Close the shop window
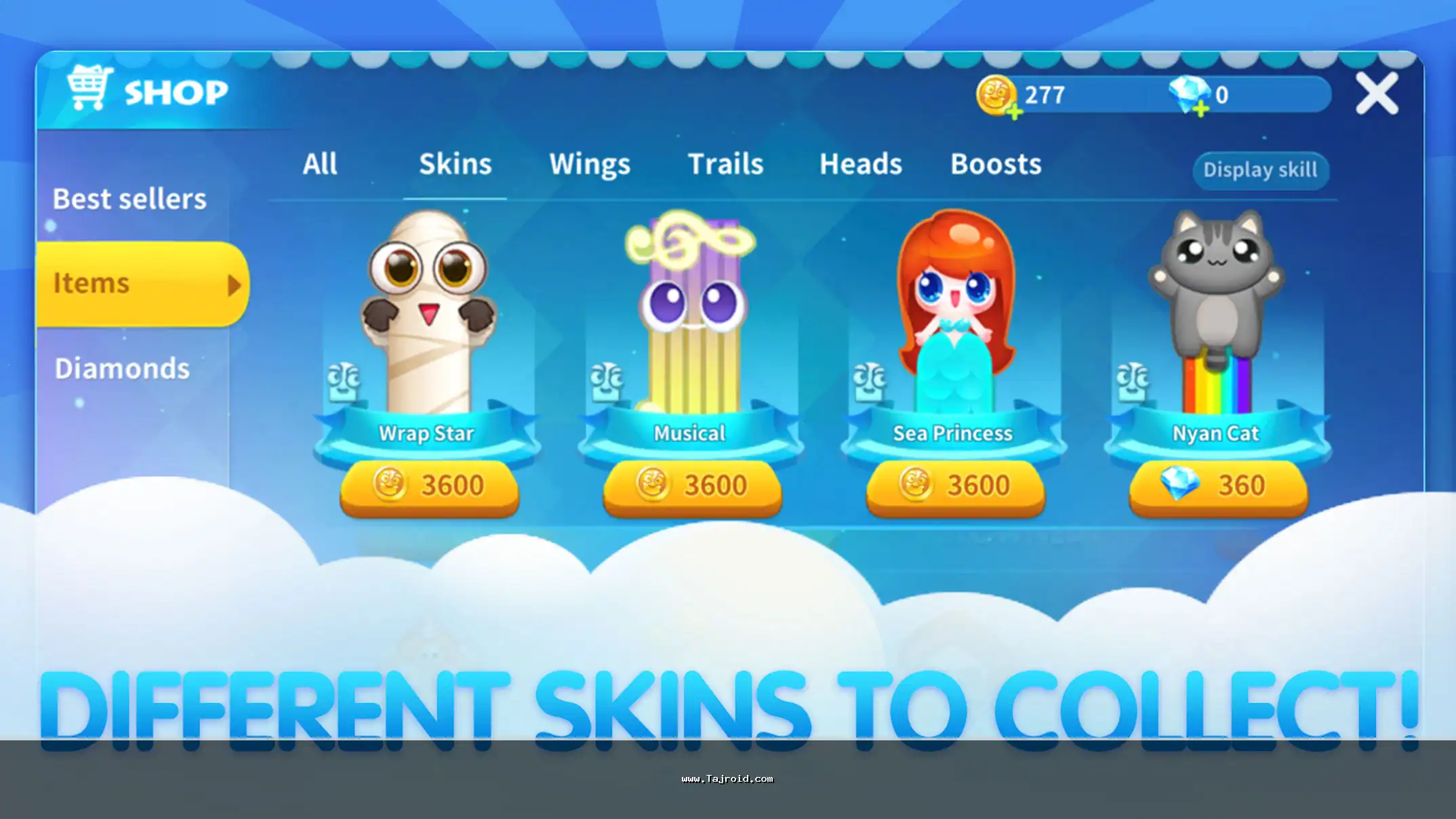 (1376, 94)
